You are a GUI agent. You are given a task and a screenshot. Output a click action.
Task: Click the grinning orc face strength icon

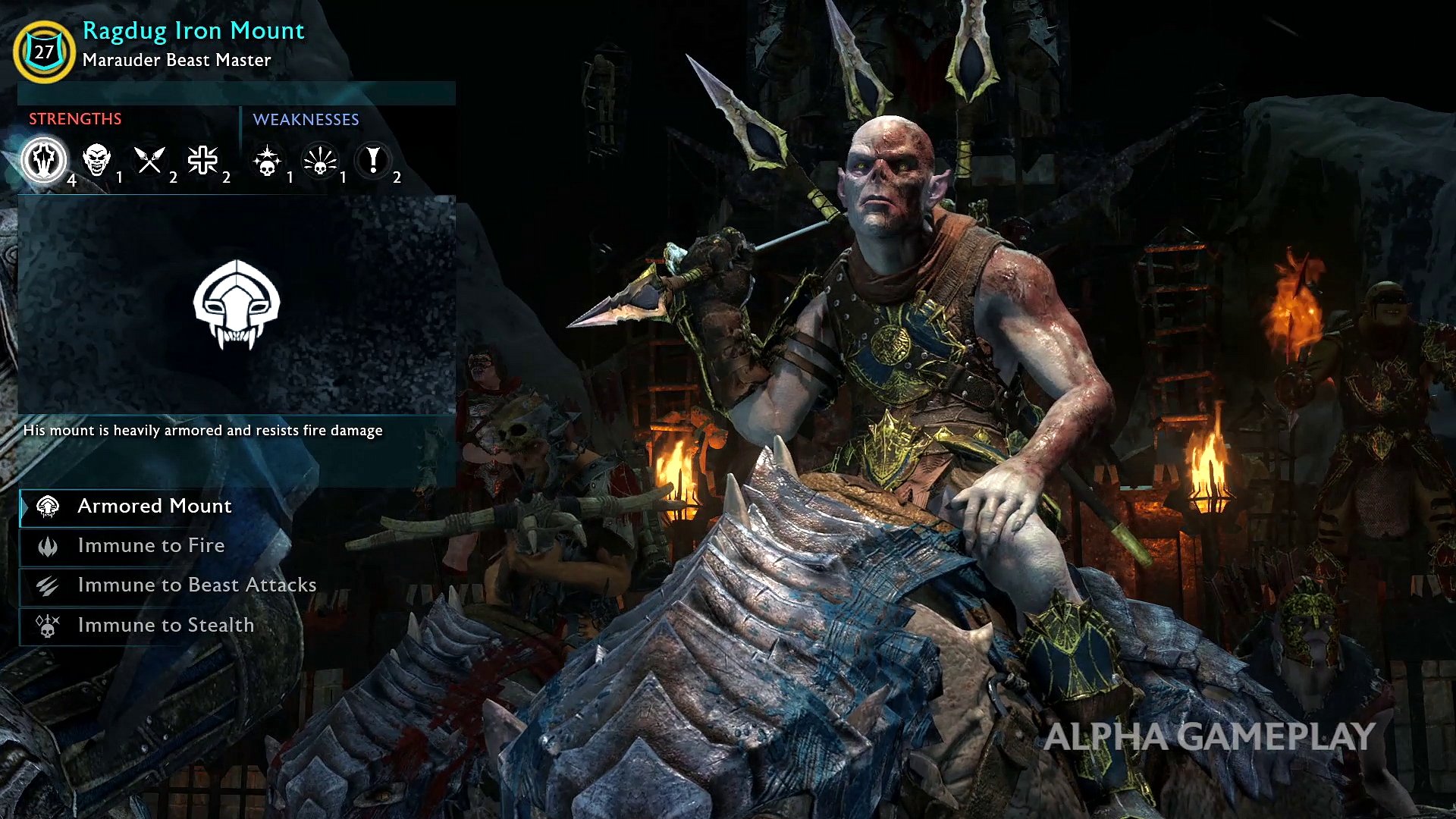[97, 160]
